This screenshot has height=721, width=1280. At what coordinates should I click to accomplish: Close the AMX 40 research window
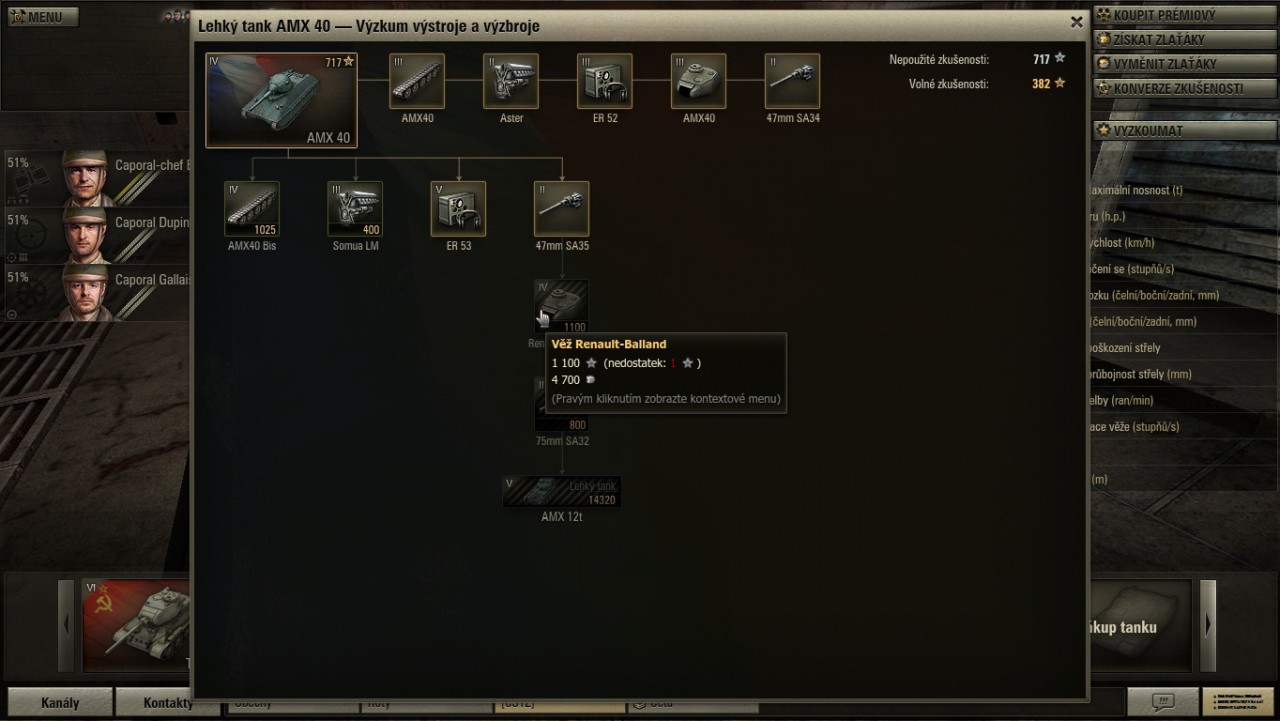[1076, 22]
